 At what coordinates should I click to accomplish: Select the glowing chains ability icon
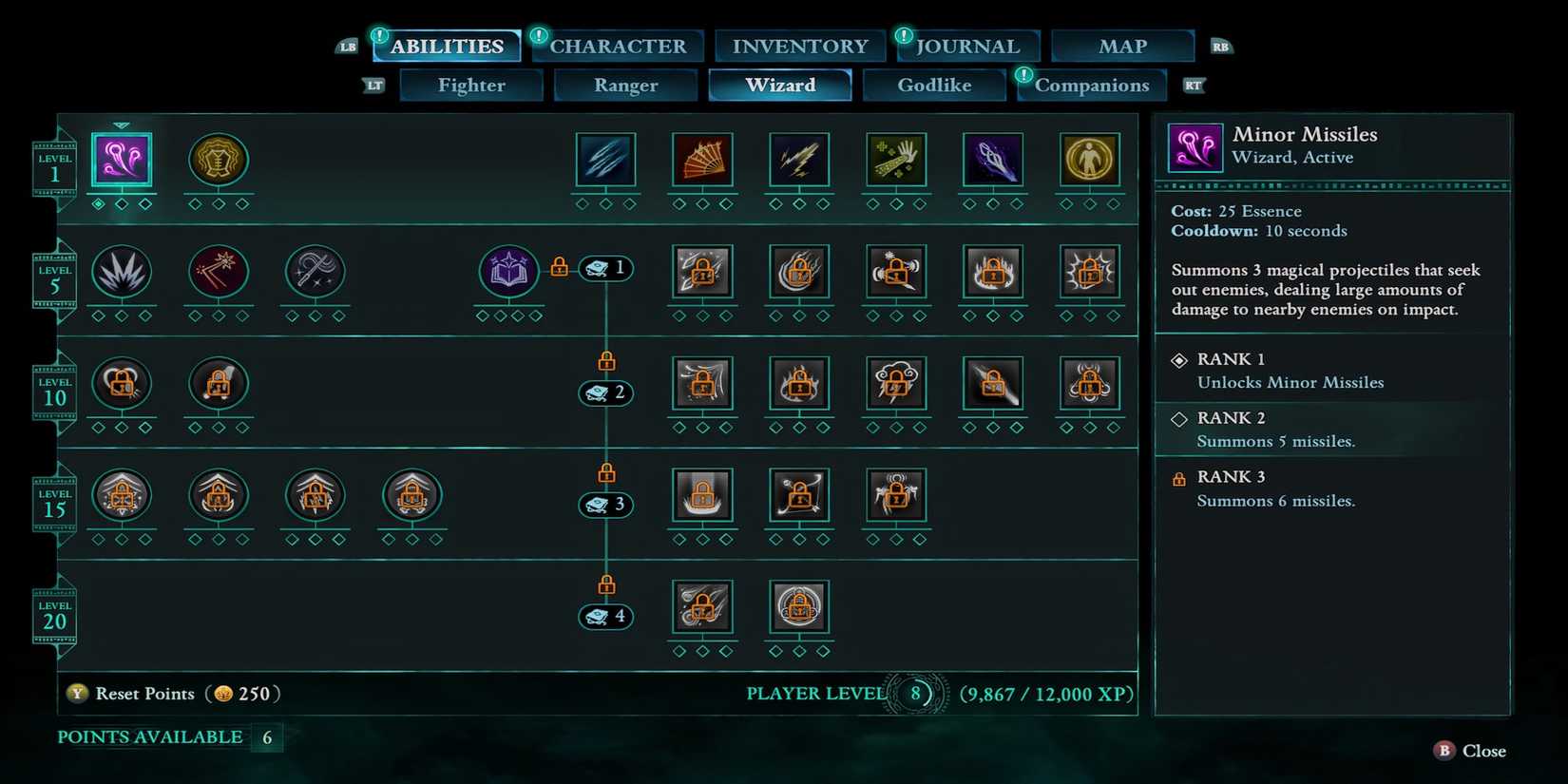(993, 162)
